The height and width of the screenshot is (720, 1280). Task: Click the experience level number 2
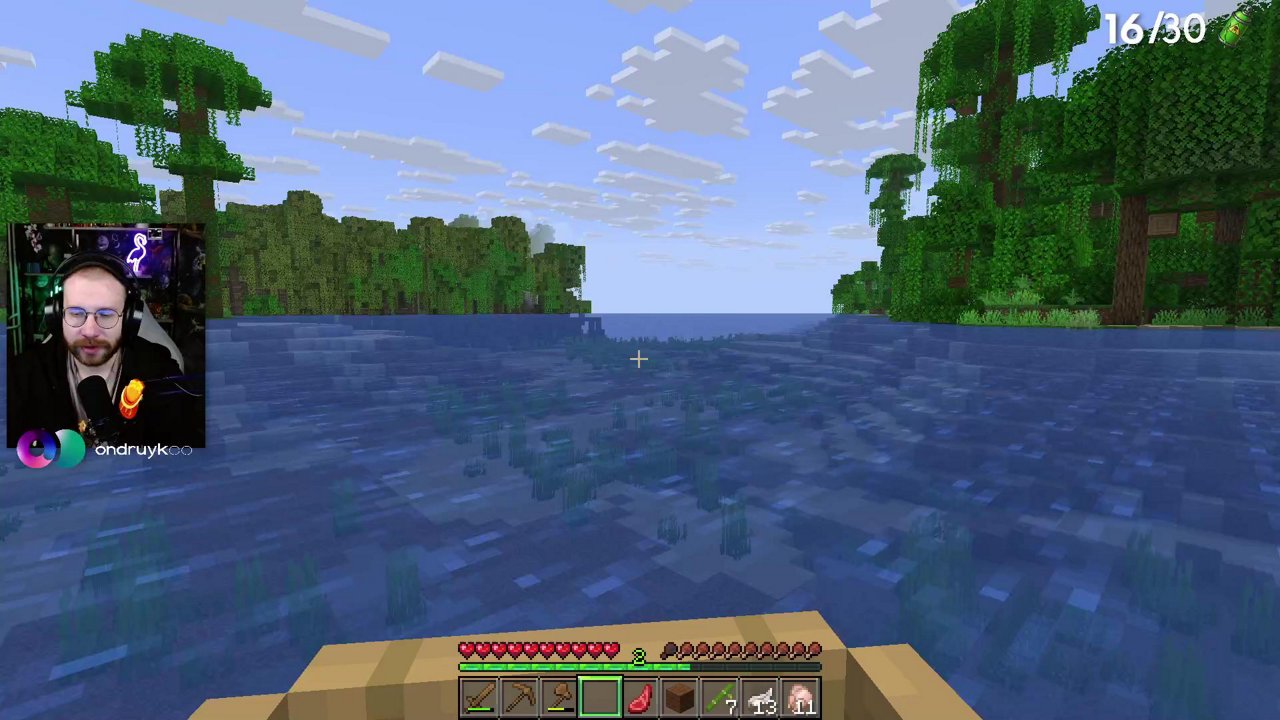(639, 655)
